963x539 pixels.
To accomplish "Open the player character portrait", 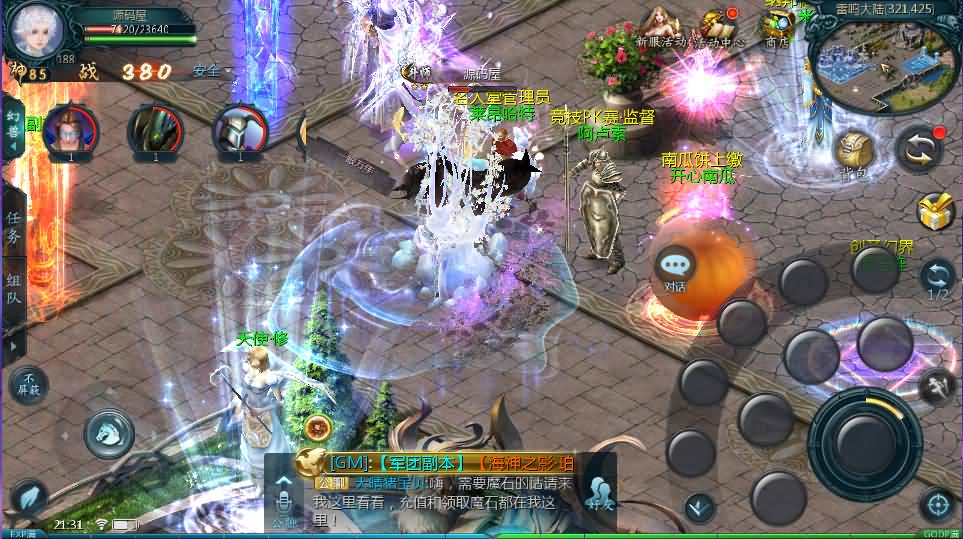I will coord(37,28).
